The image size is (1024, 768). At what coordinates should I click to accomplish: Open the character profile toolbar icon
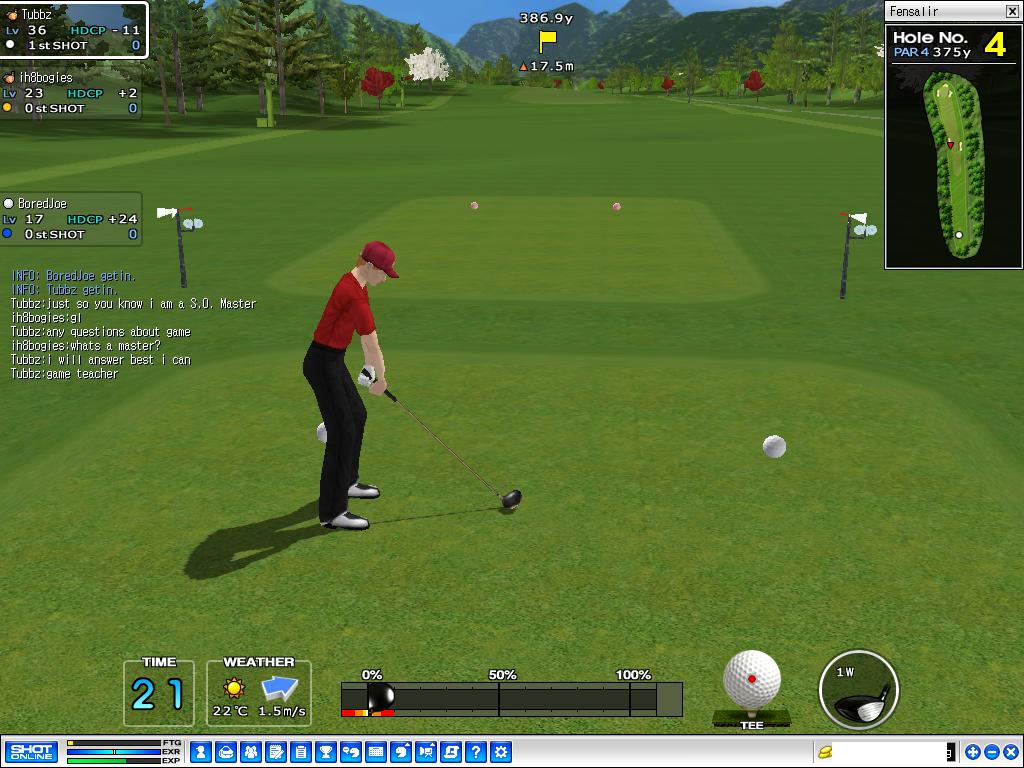point(200,752)
